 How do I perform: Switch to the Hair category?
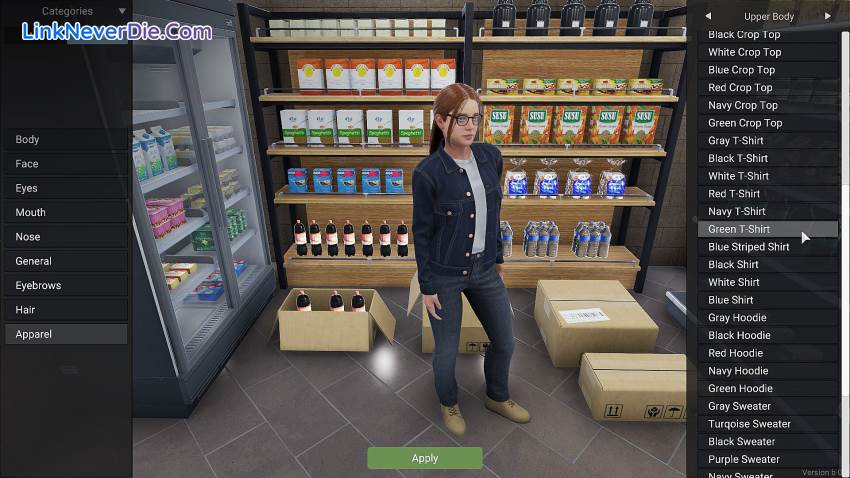(x=65, y=310)
